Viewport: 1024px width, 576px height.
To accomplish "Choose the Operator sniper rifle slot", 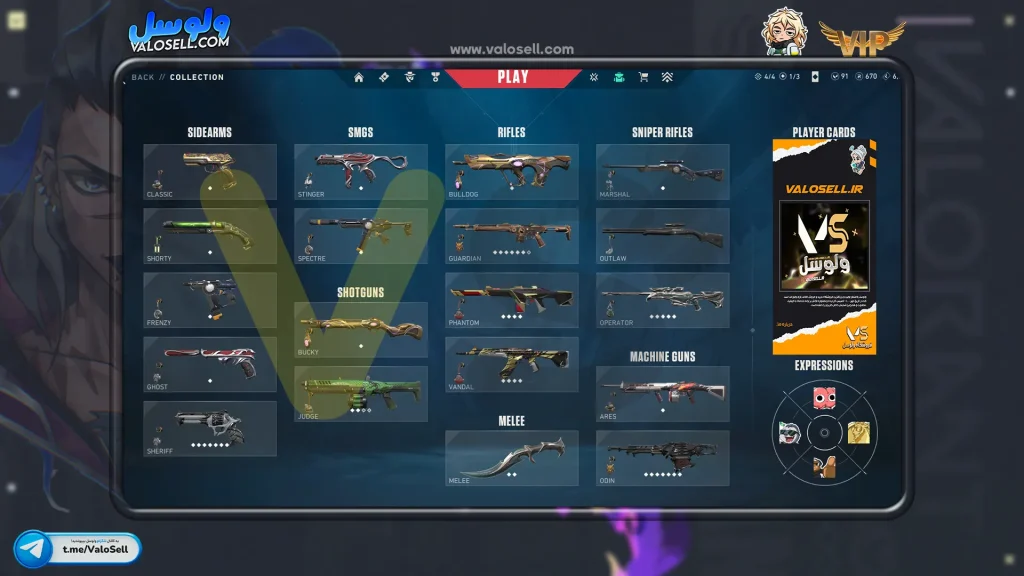I will (x=663, y=300).
